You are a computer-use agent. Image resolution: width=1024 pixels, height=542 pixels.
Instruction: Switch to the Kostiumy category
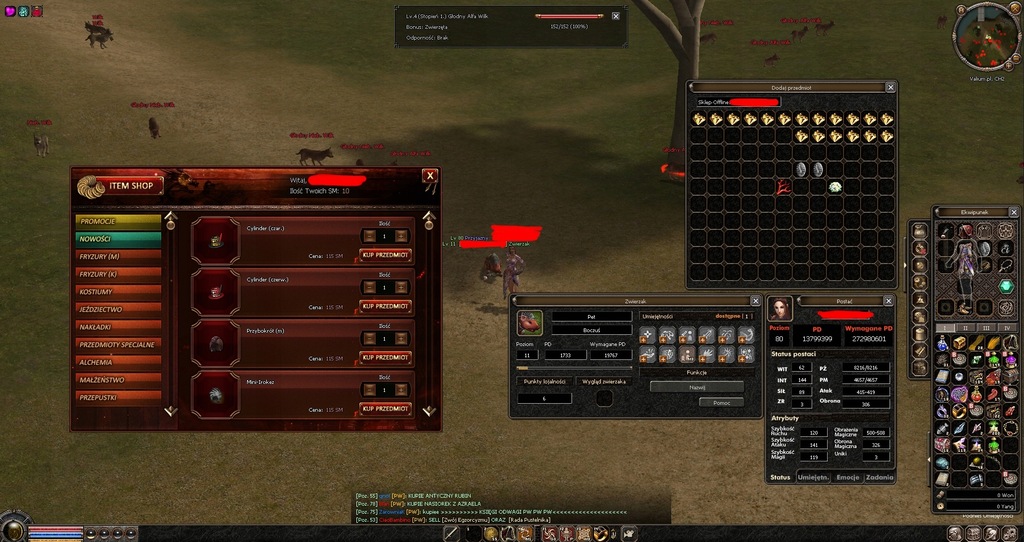pyautogui.click(x=118, y=292)
